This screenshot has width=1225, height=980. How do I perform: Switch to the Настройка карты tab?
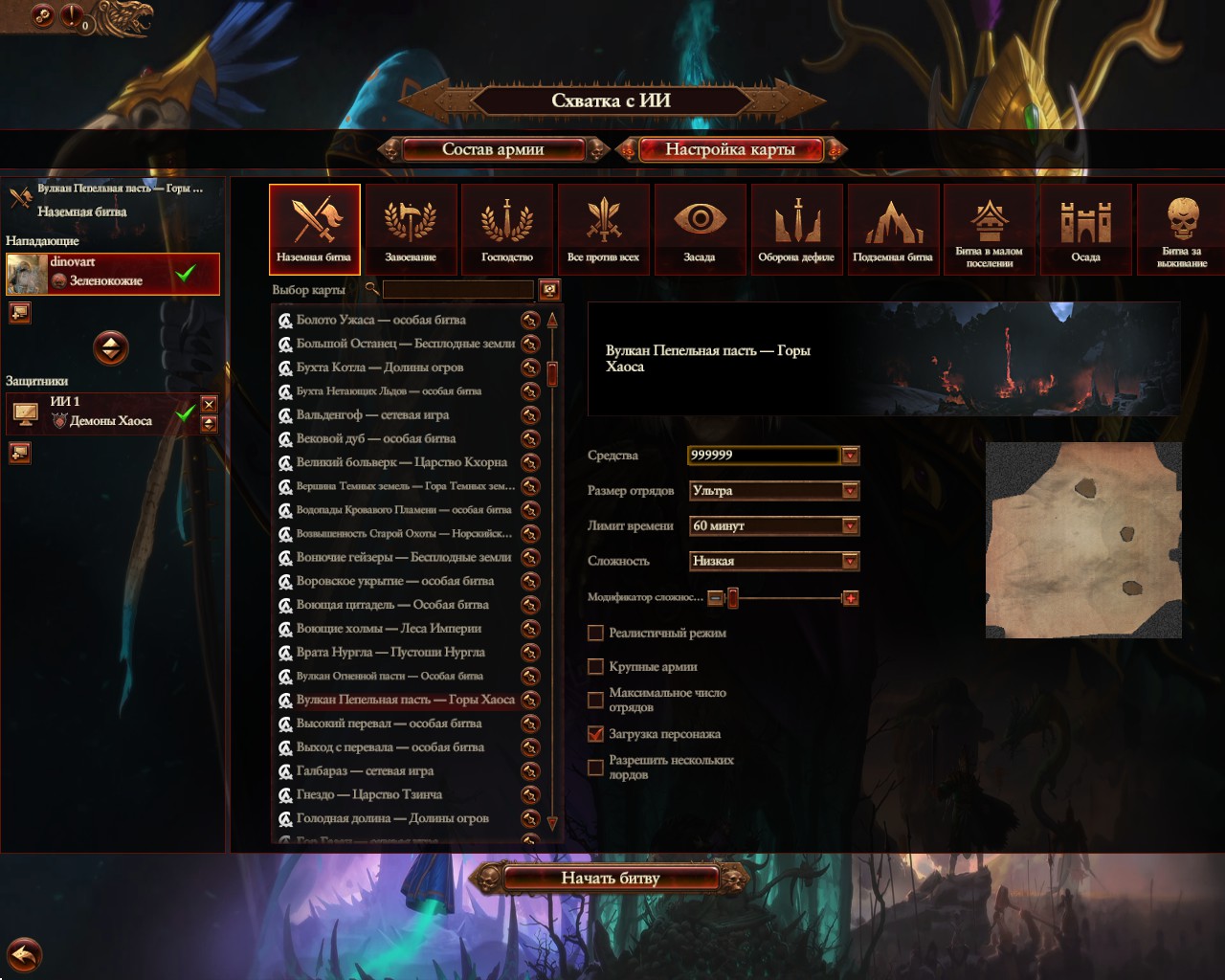[x=729, y=149]
